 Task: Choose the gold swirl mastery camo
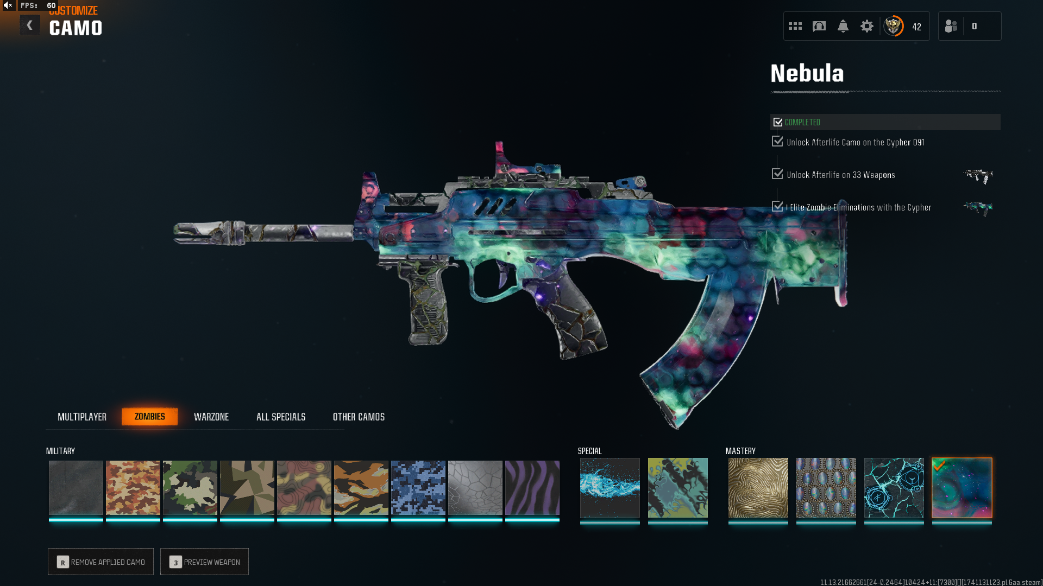[x=758, y=488]
